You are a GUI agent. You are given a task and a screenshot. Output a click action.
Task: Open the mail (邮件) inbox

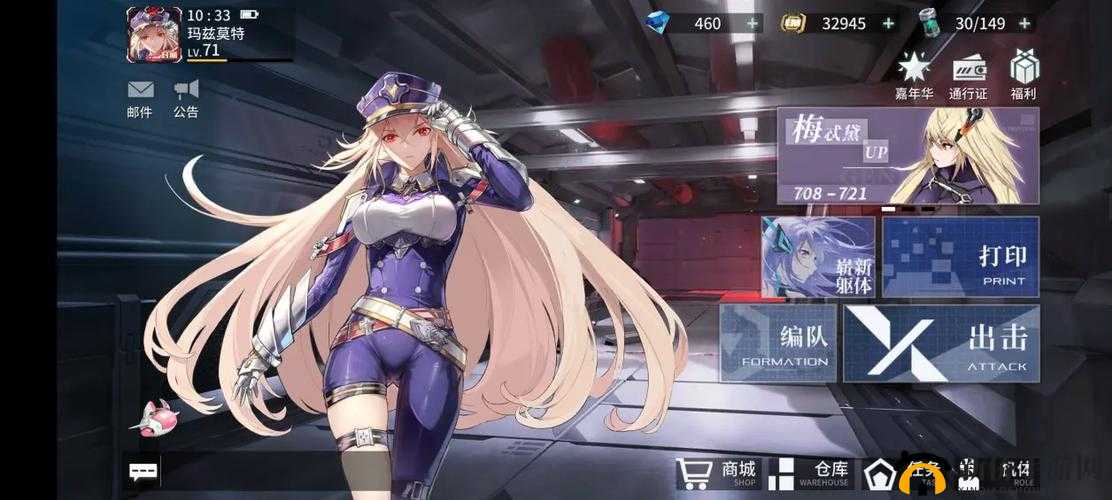click(140, 97)
